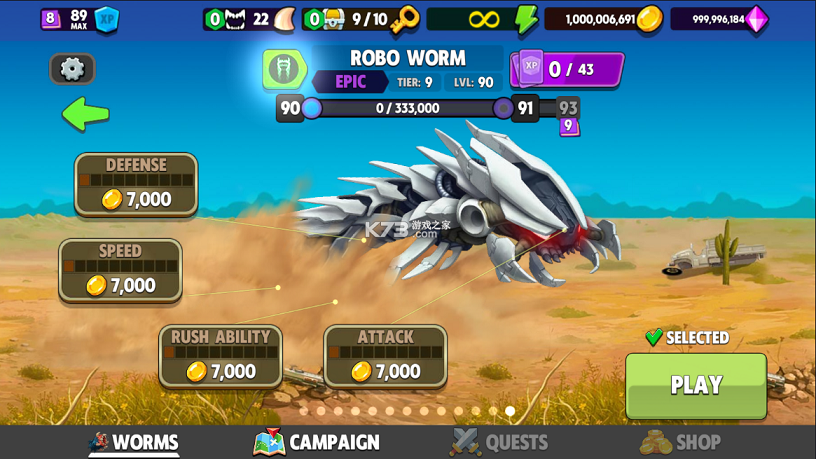Click the green Robo Worm class badge

[285, 69]
